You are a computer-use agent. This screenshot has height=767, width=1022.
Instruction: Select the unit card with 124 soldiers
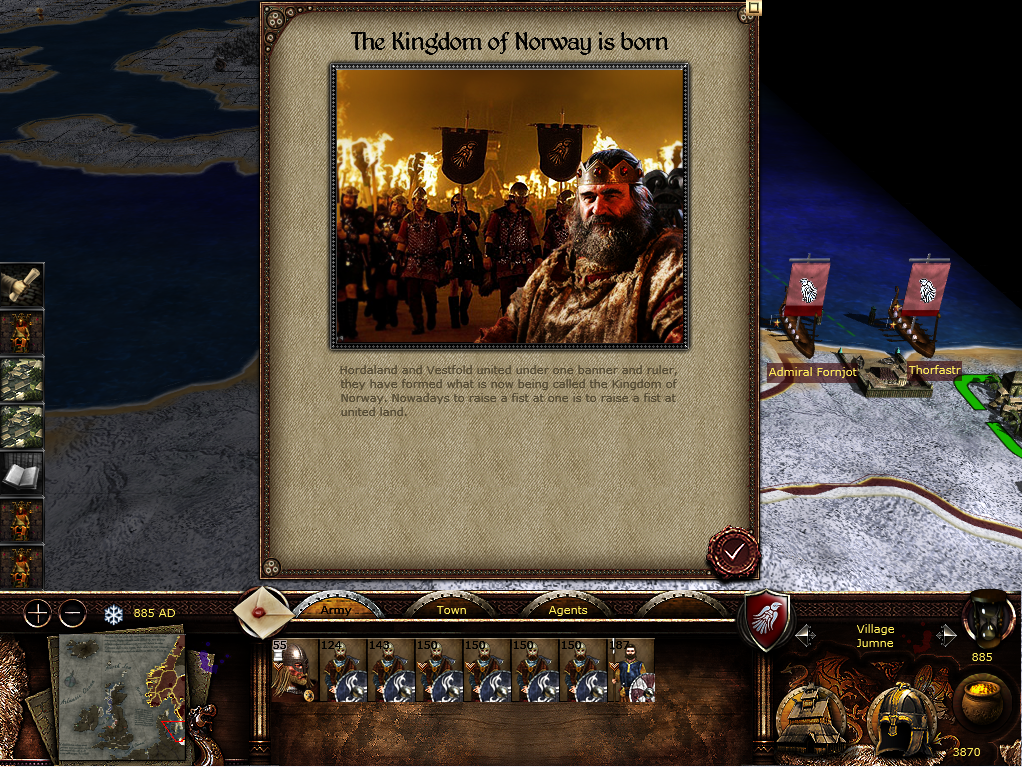click(342, 670)
